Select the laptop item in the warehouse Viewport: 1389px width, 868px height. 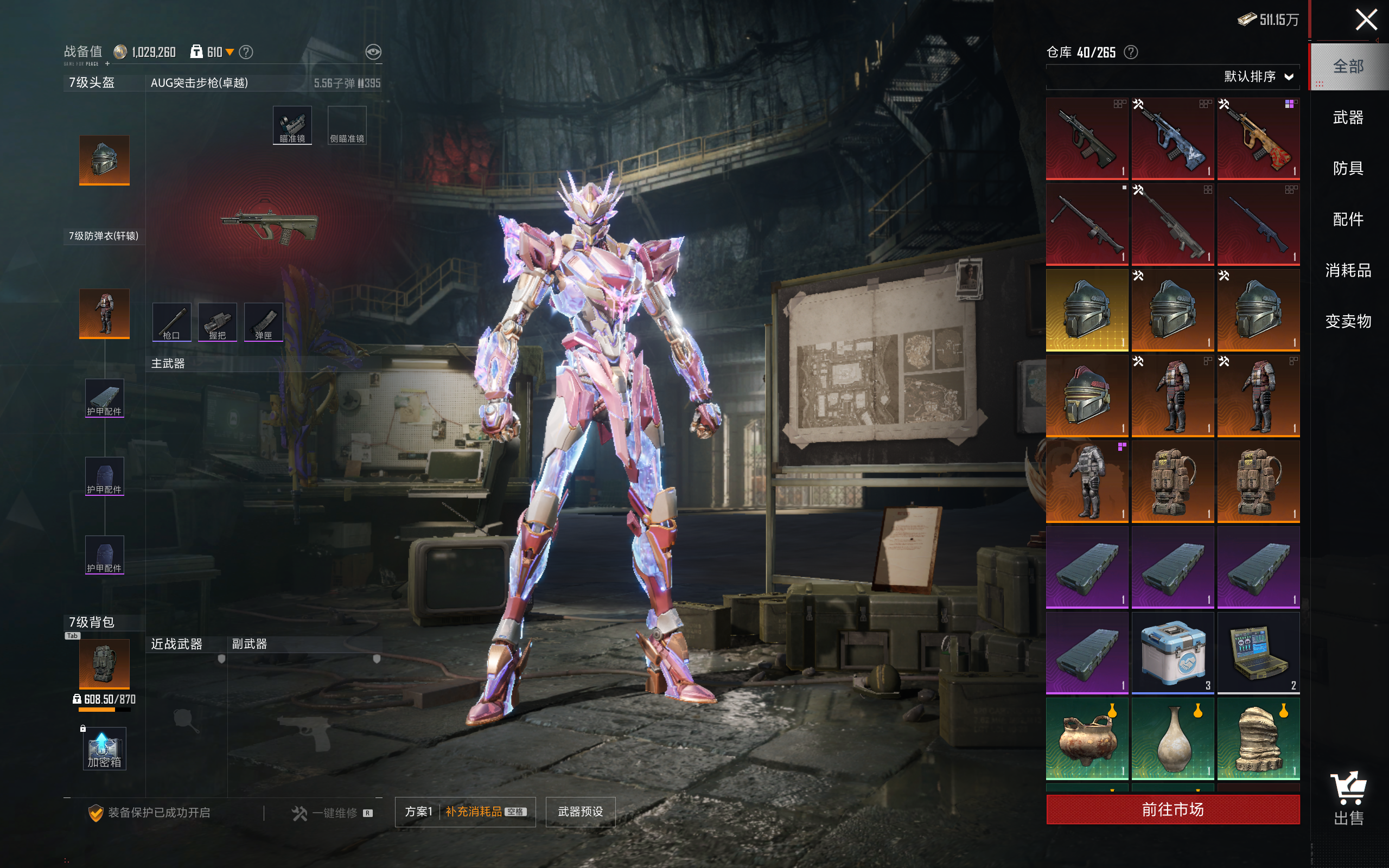pyautogui.click(x=1258, y=652)
